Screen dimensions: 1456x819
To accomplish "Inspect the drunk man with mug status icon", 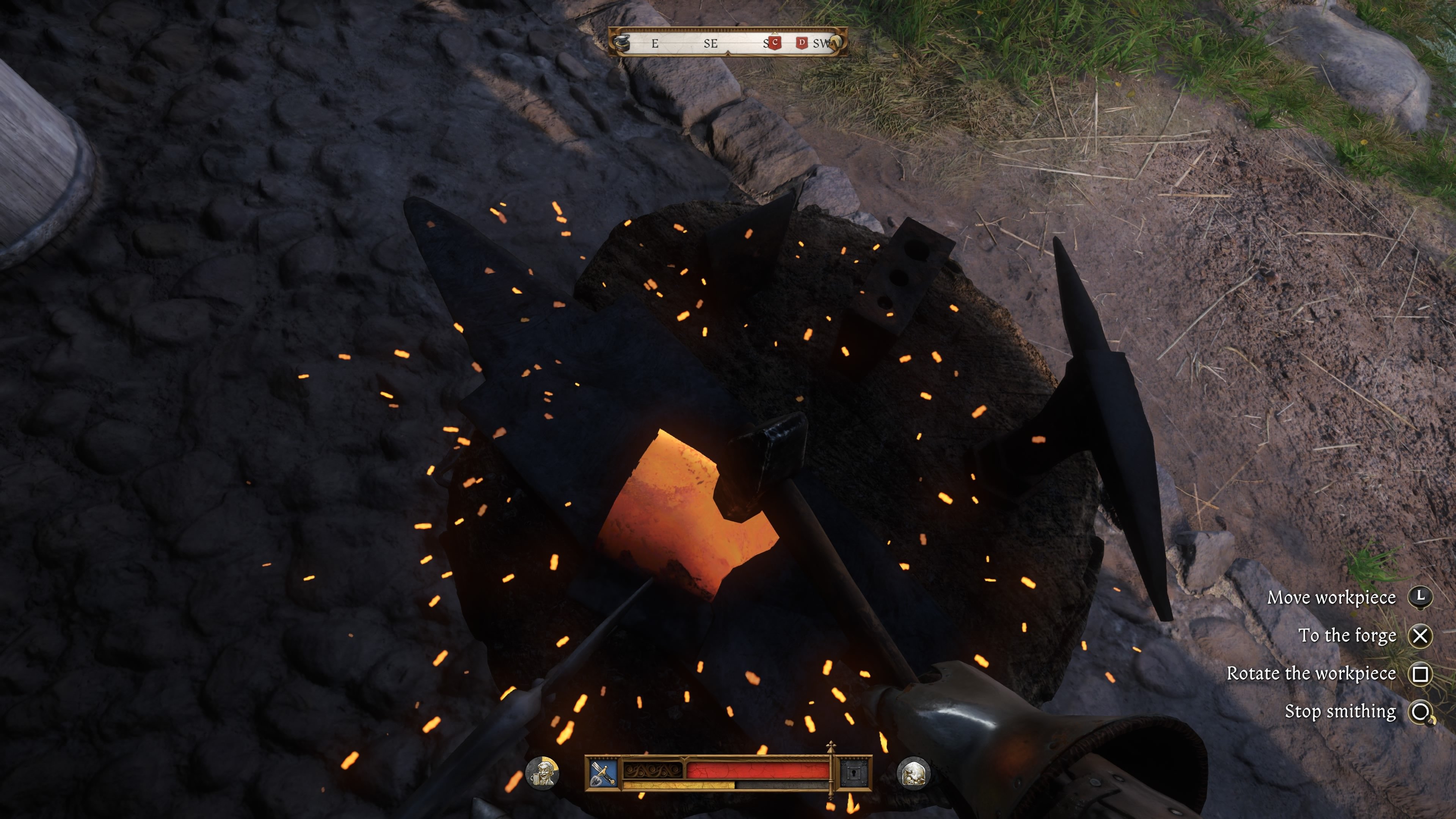I will (543, 773).
